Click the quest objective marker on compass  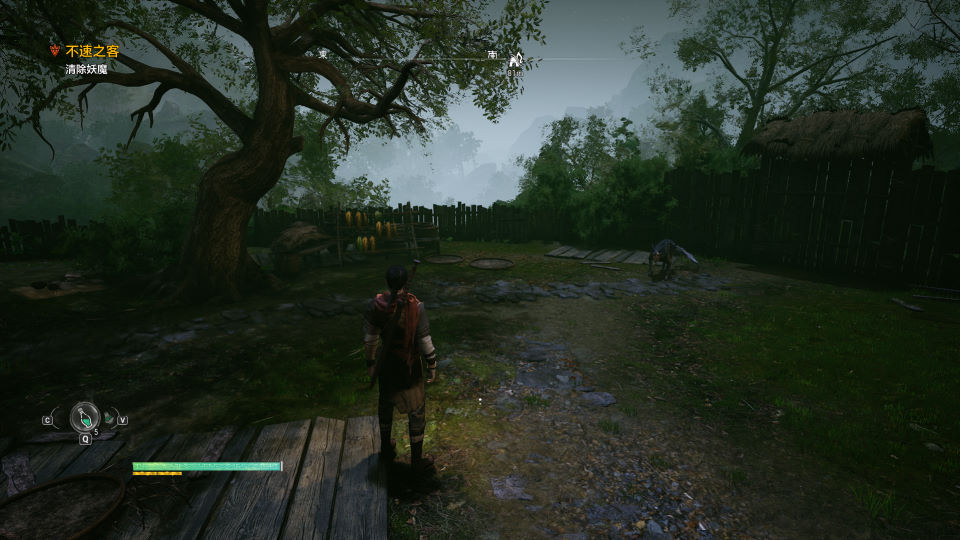tap(516, 60)
